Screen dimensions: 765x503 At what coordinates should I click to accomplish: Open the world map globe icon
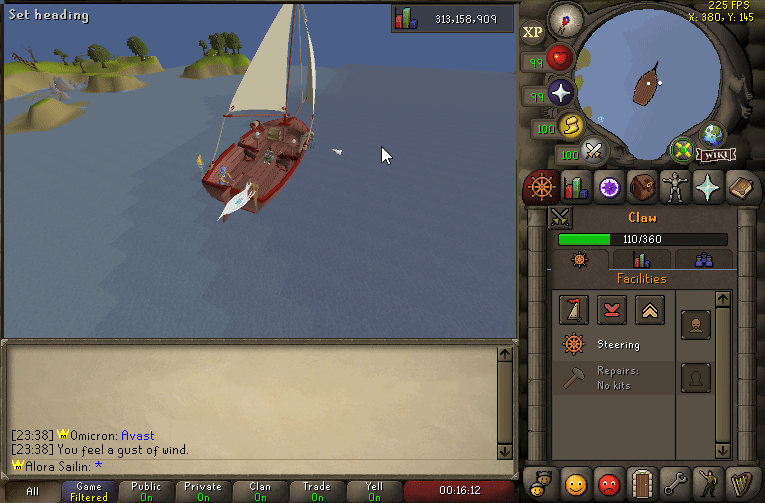713,135
